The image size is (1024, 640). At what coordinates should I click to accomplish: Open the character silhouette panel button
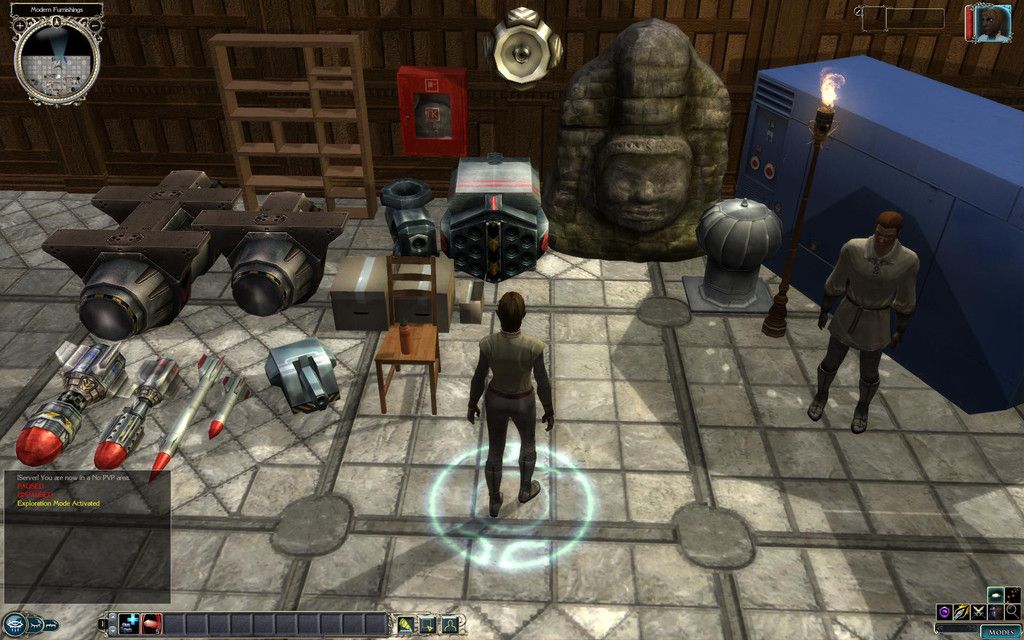(450, 624)
